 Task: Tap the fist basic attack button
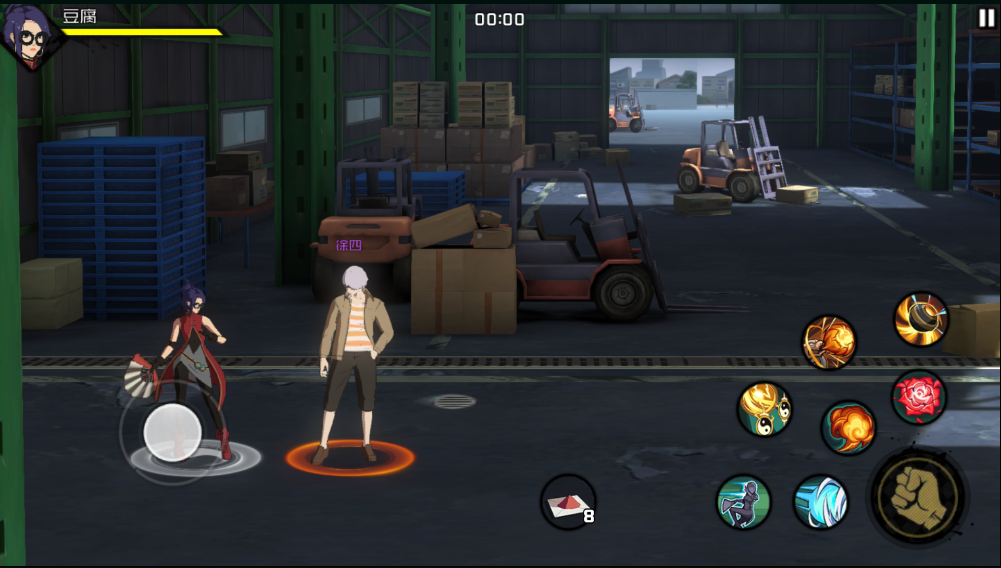tap(917, 497)
